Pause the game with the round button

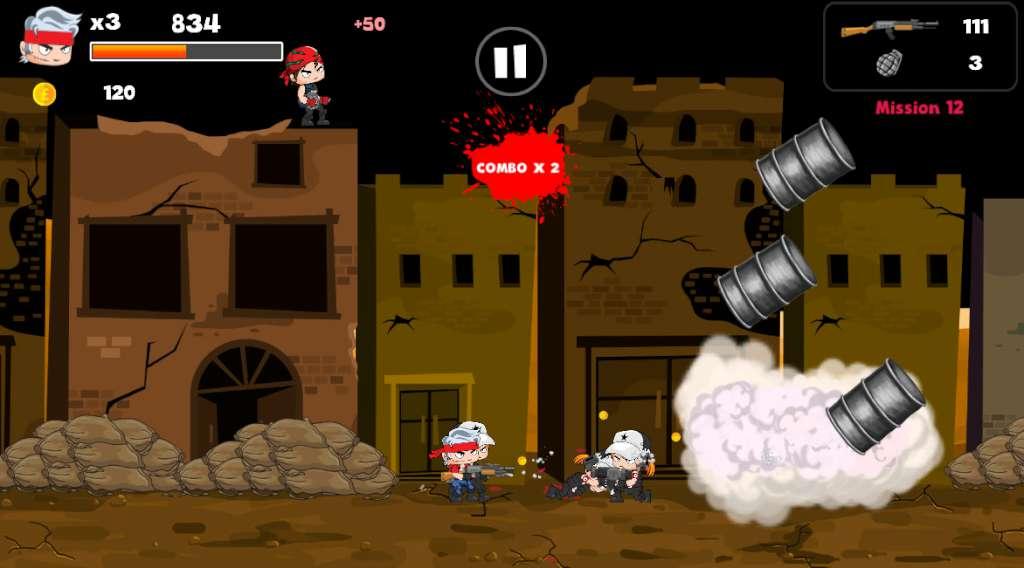510,62
